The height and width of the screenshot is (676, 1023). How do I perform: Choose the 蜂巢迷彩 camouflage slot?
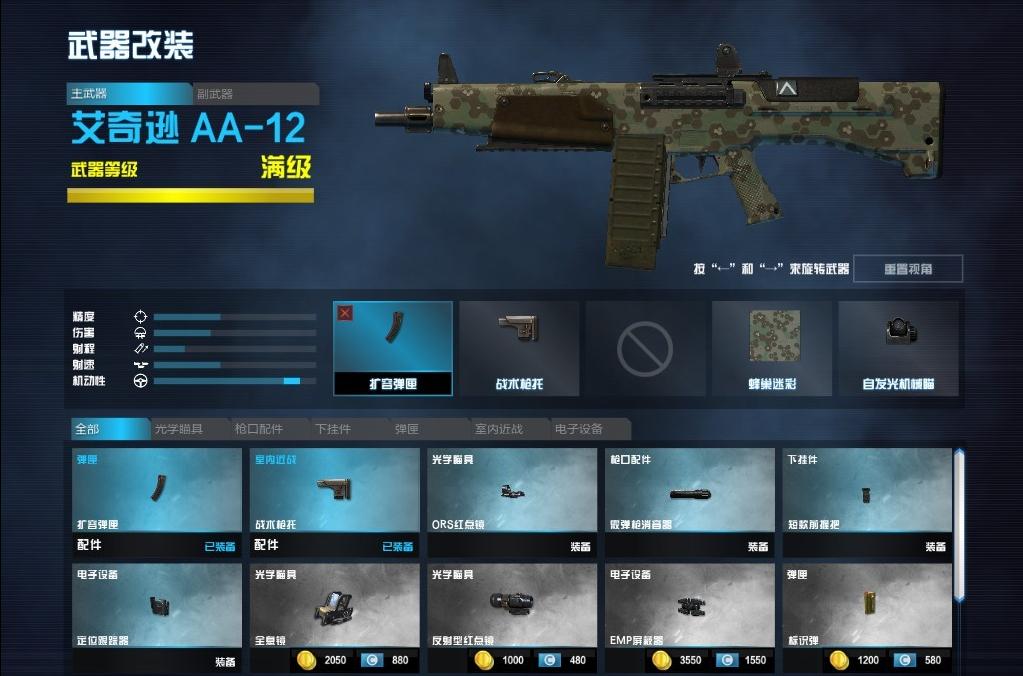pos(771,347)
